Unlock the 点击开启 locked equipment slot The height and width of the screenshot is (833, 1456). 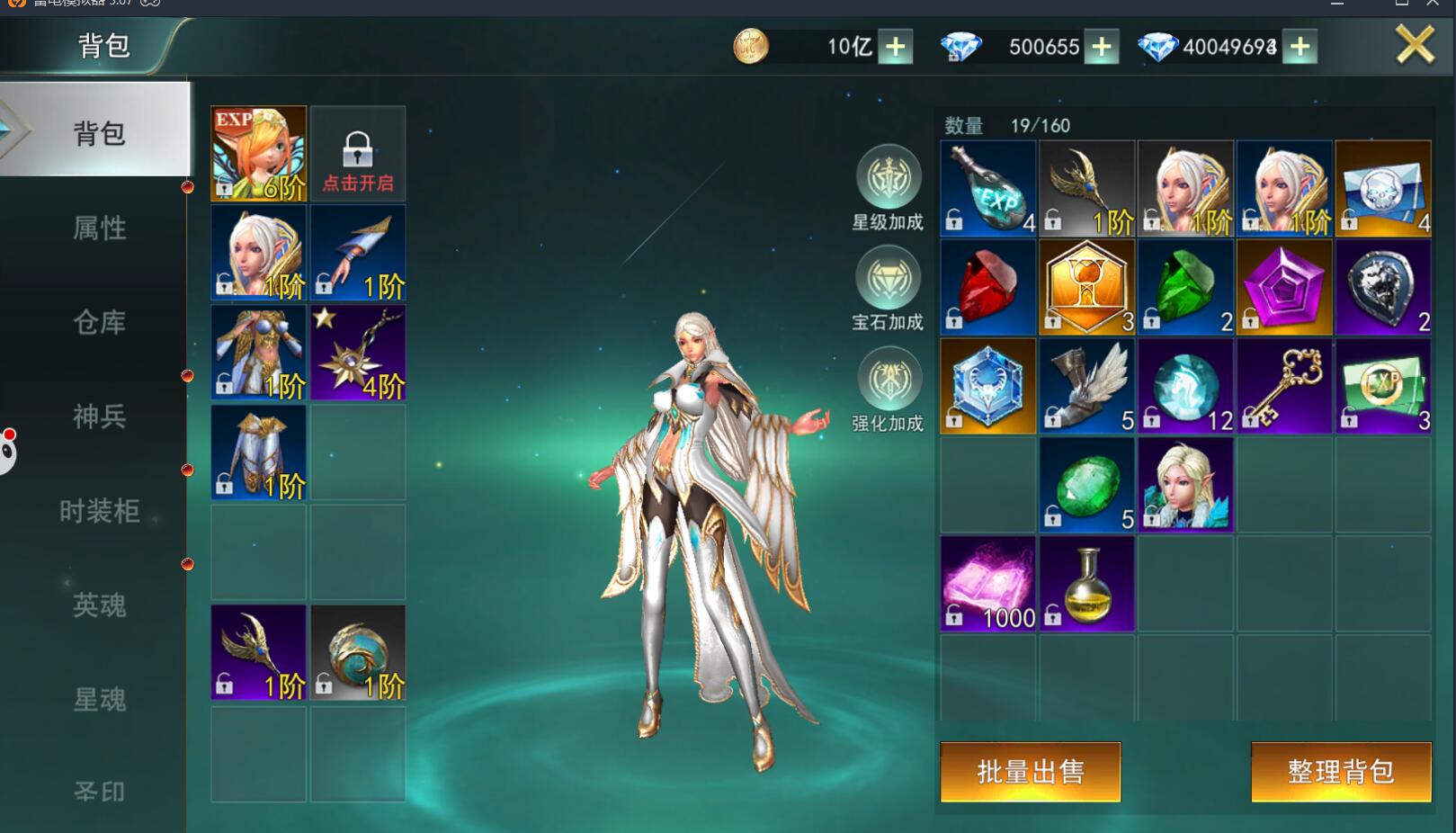[x=358, y=154]
